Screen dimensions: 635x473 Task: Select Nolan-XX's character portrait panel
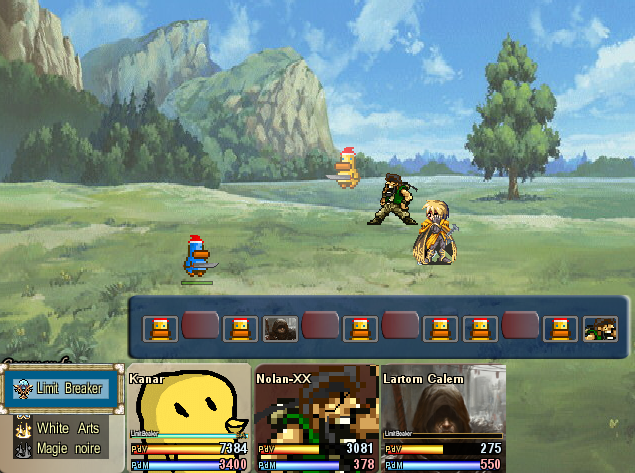316,417
